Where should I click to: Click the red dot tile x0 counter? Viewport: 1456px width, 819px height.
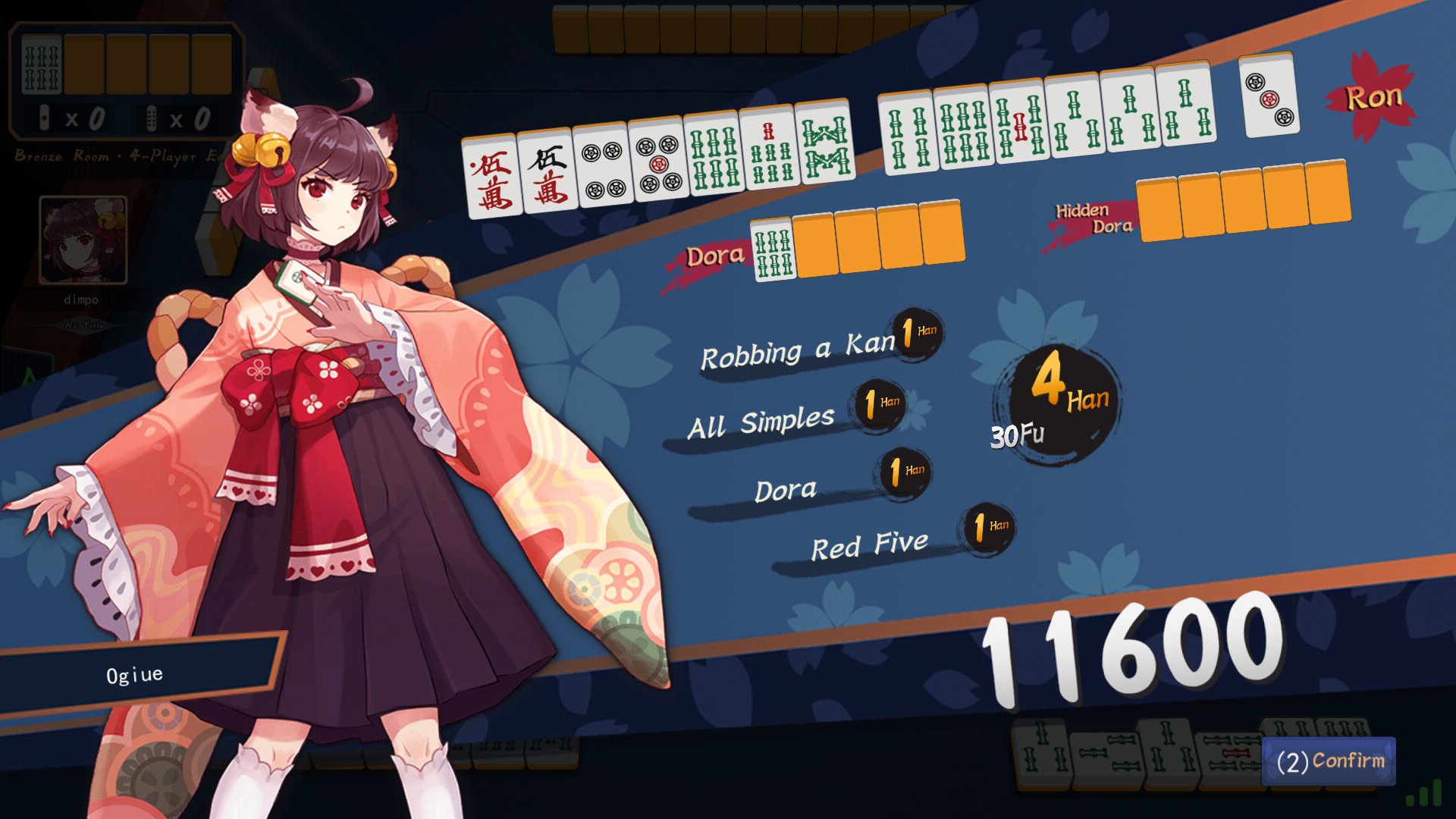tap(72, 118)
